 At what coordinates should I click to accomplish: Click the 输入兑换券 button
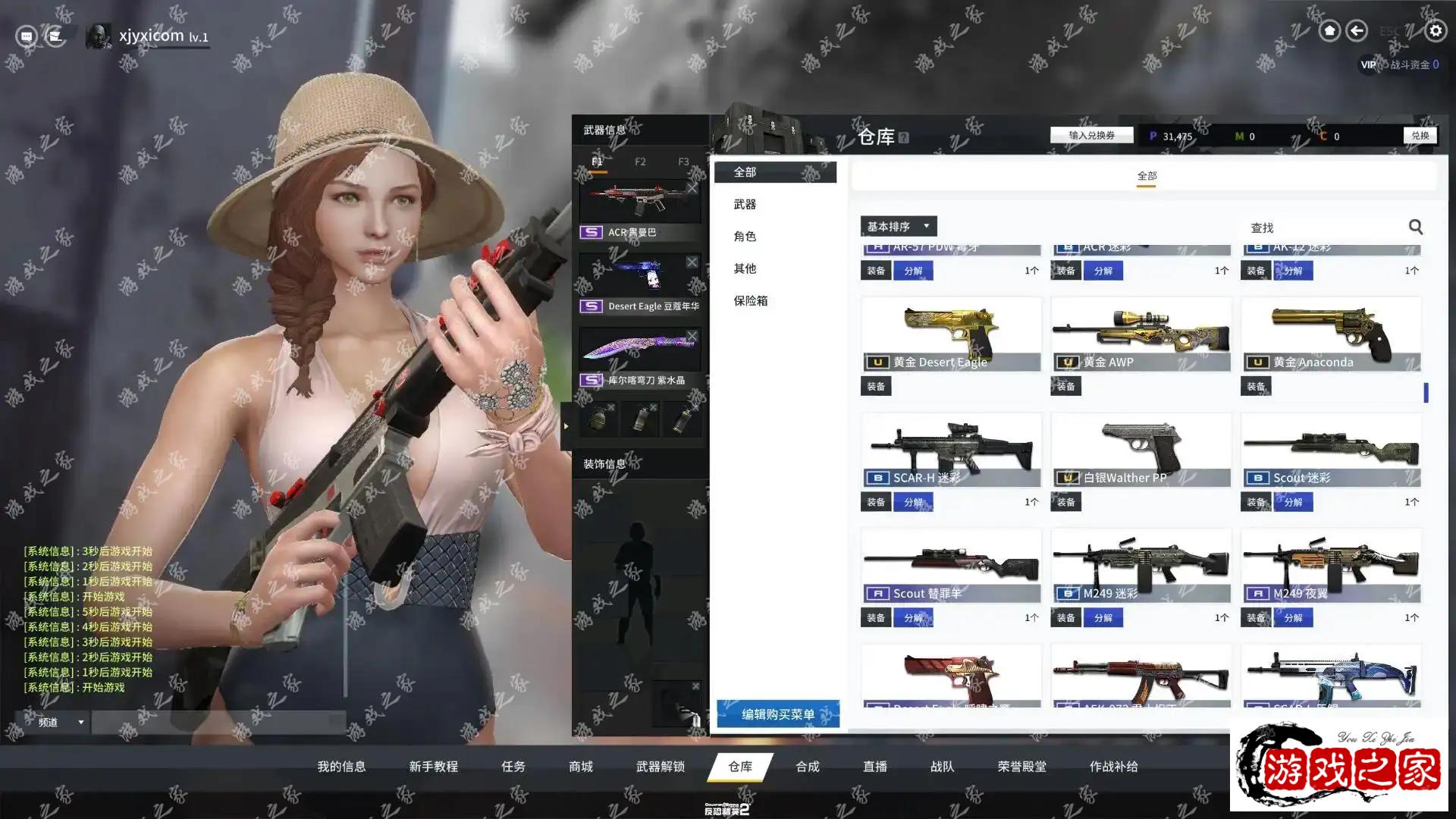1091,135
